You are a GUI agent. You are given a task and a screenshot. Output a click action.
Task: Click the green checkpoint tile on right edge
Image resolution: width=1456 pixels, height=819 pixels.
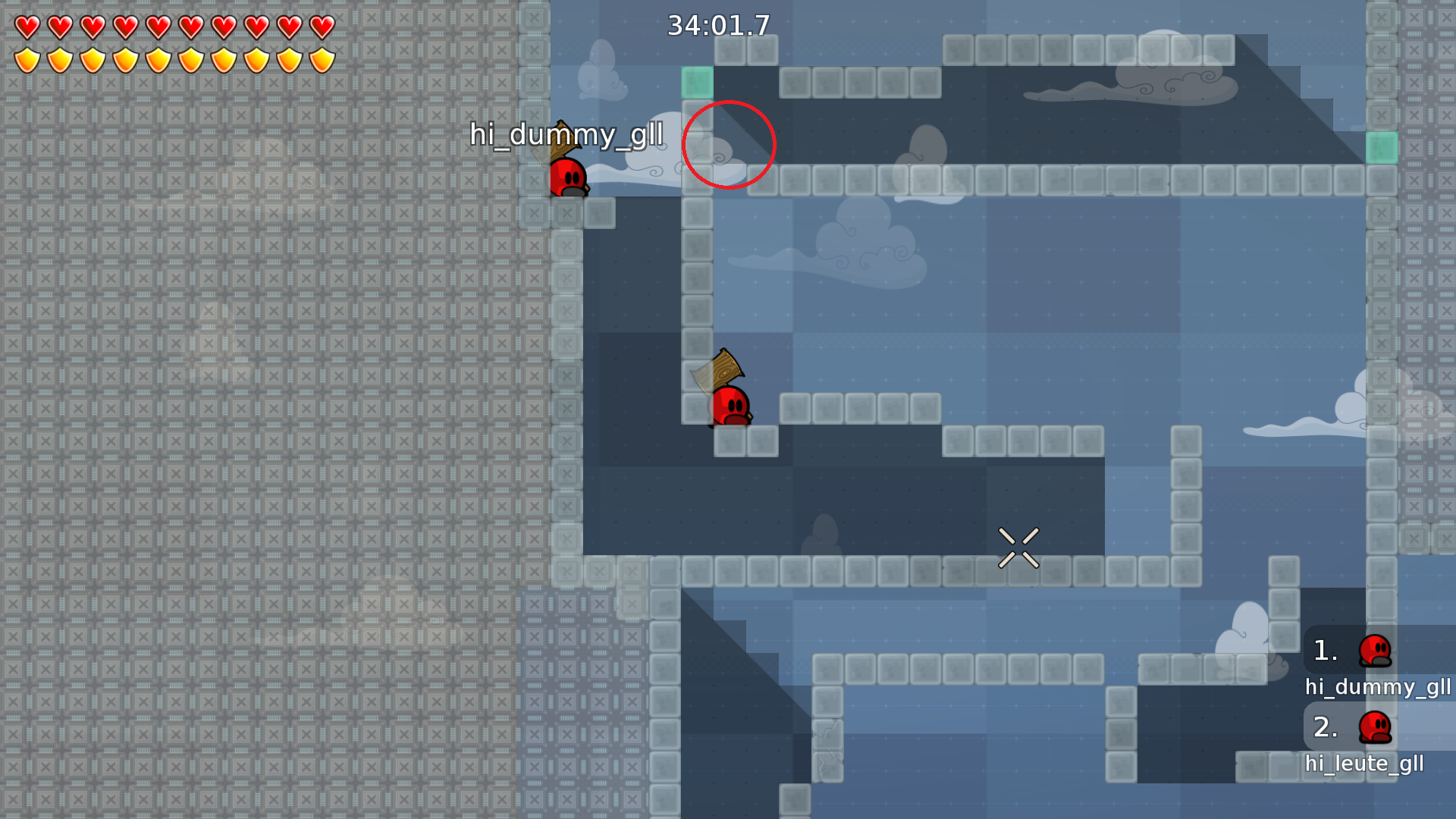(x=1383, y=149)
